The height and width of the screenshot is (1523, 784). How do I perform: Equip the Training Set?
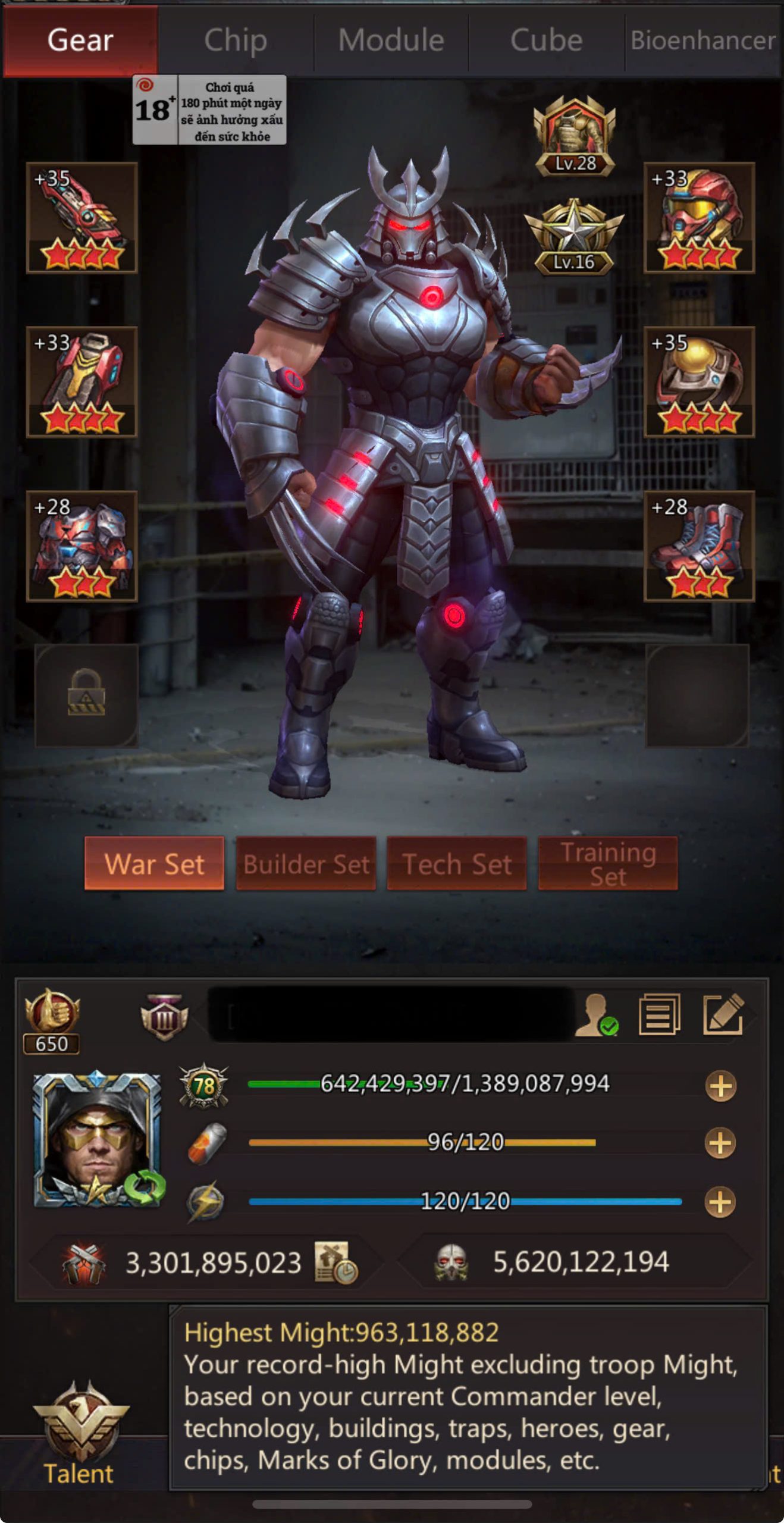[x=608, y=863]
